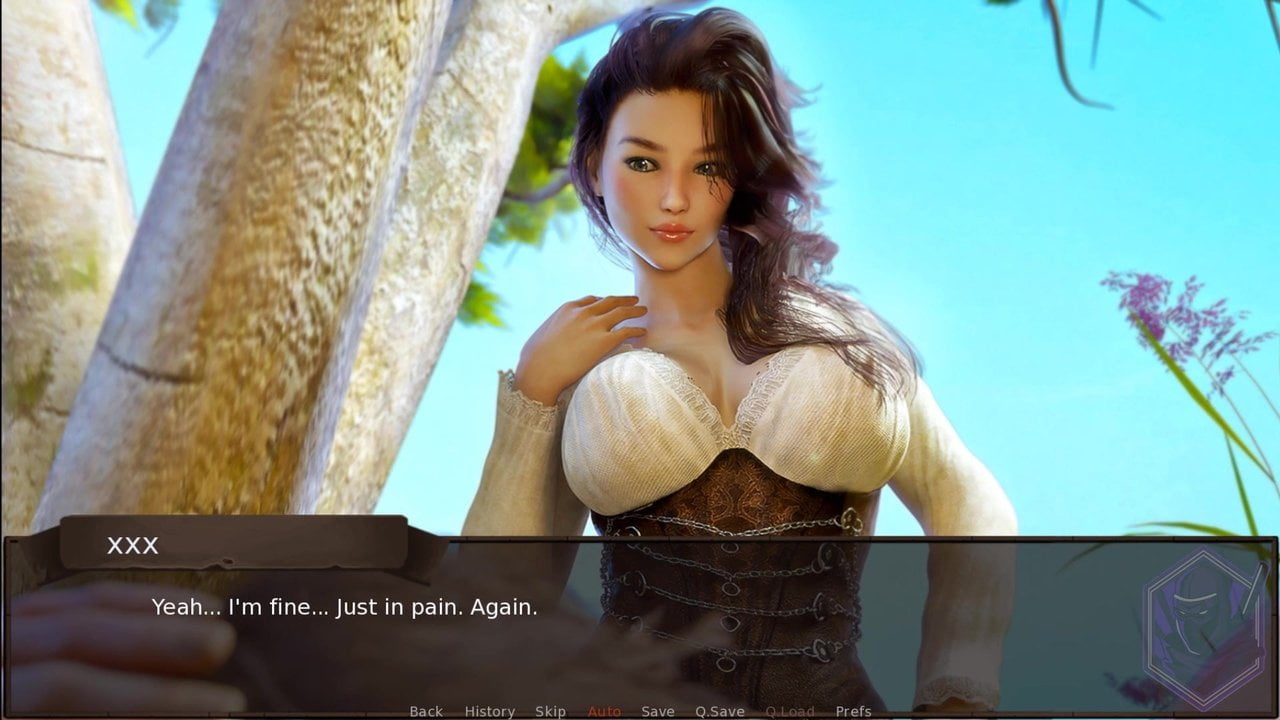Open the History dialogue log
Screen dimensions: 1280x720
pyautogui.click(x=489, y=711)
